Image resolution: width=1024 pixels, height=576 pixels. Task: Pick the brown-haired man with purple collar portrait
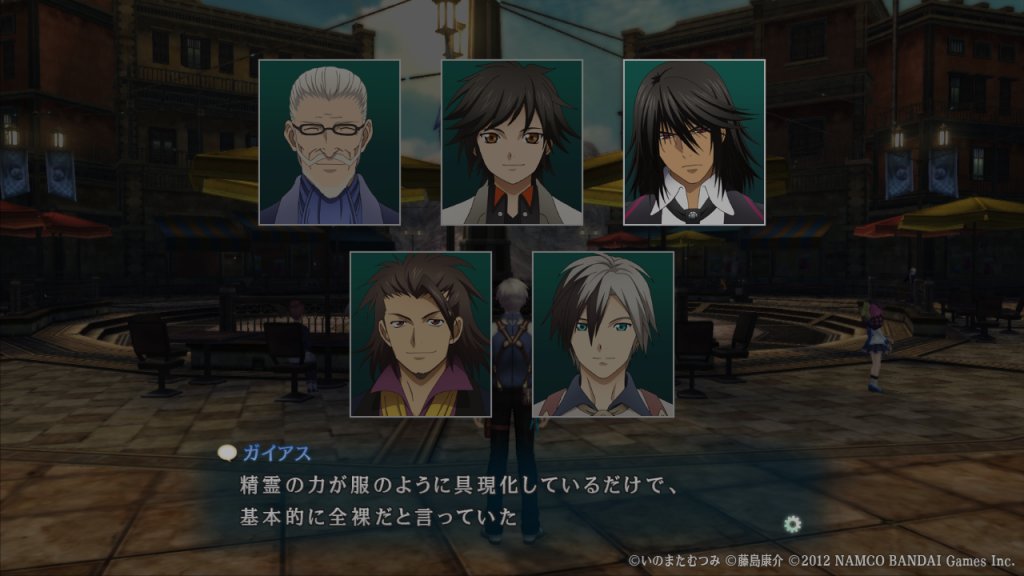coord(420,334)
